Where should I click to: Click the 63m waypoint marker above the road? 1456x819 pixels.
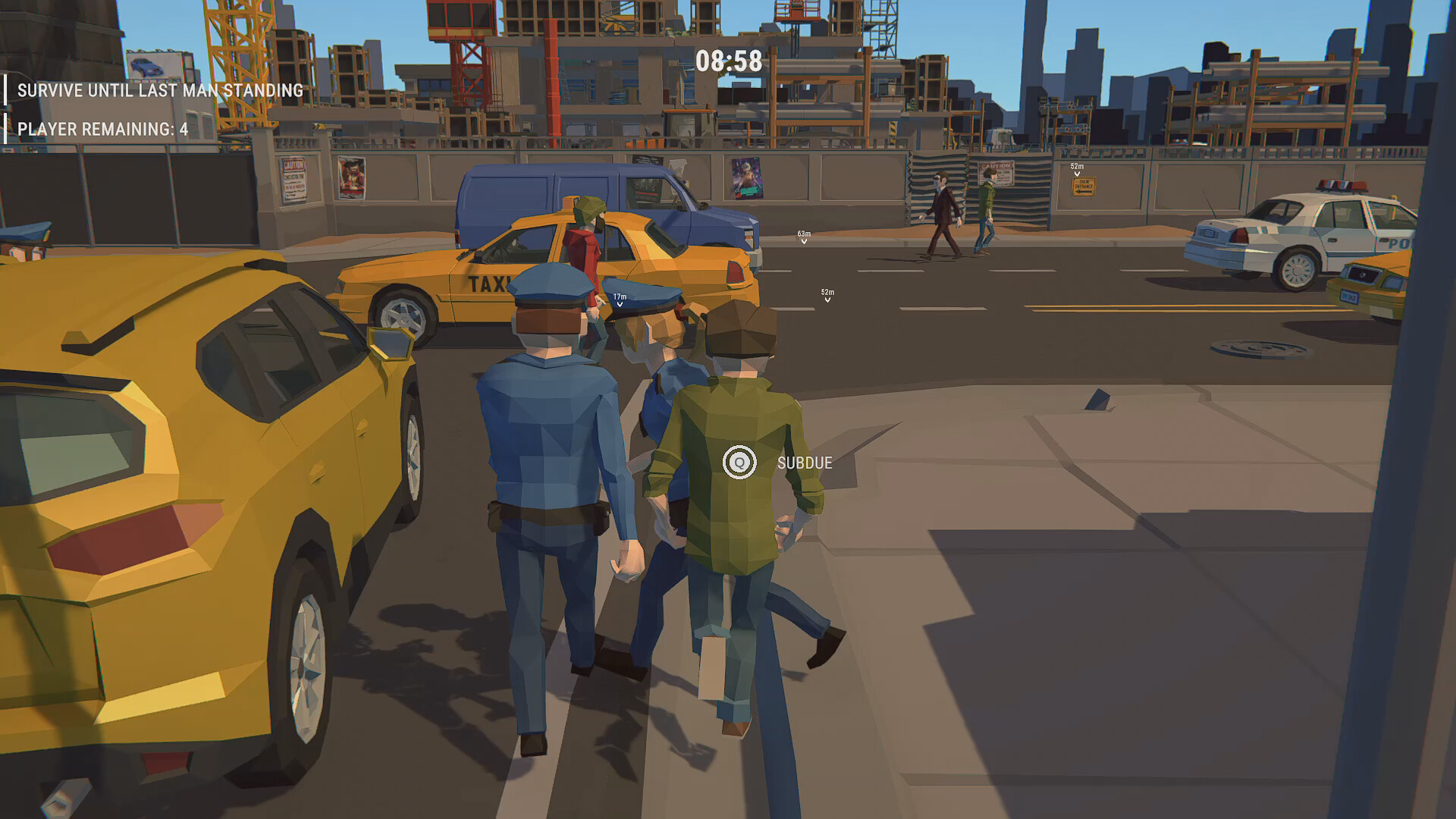pyautogui.click(x=802, y=234)
